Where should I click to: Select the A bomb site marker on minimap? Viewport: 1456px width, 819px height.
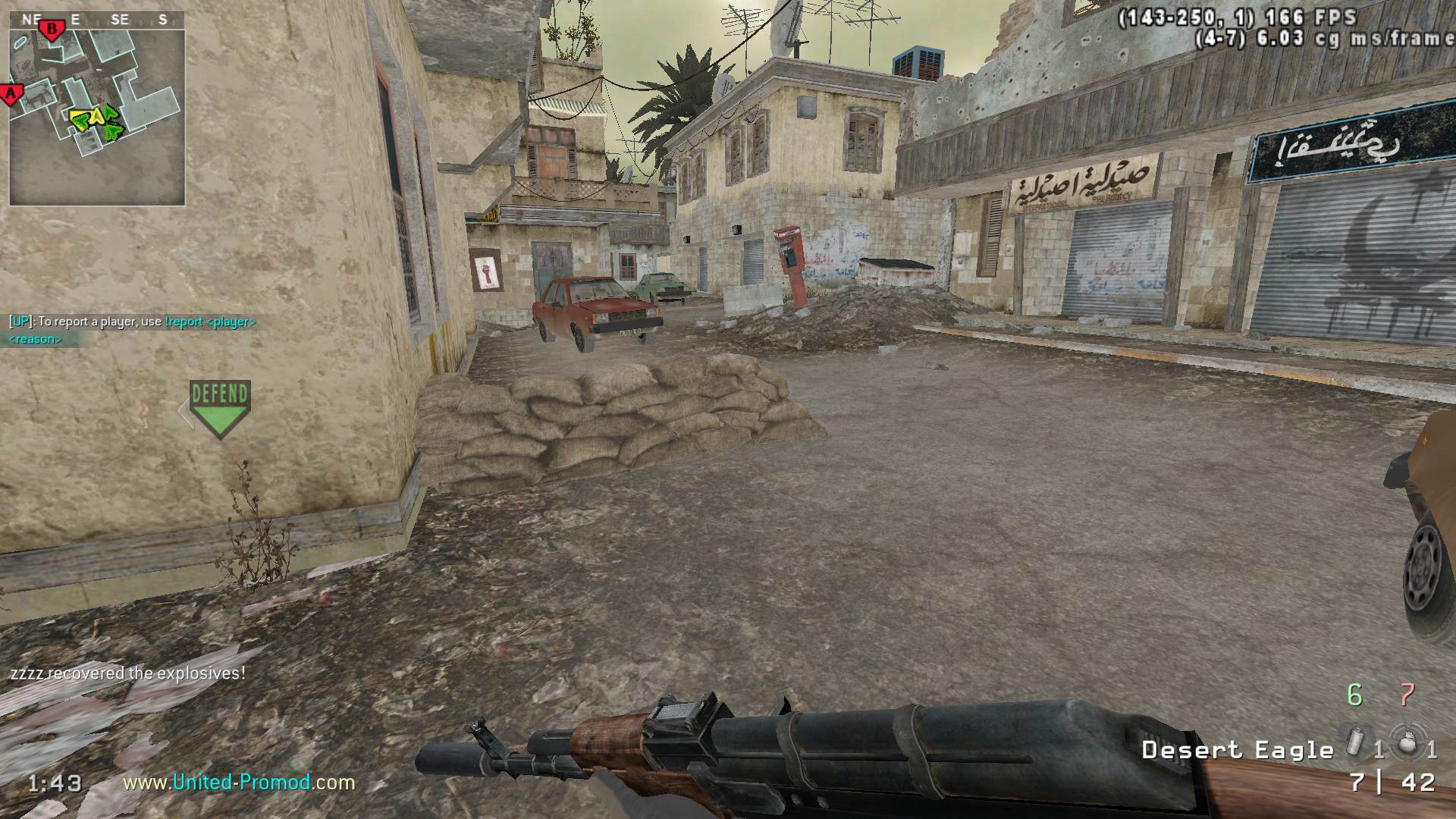[x=11, y=94]
